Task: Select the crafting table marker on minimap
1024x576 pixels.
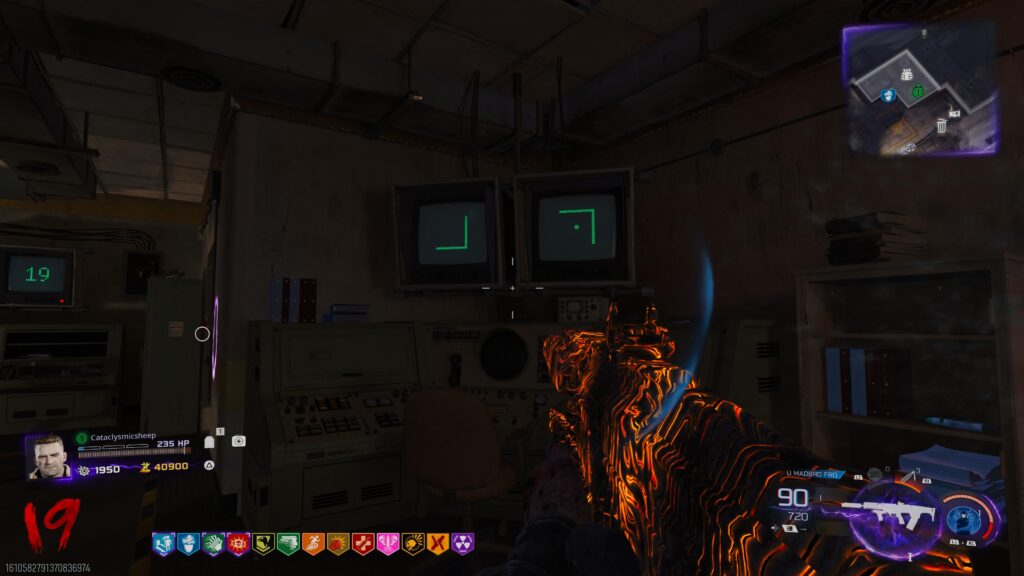Action: 954,112
